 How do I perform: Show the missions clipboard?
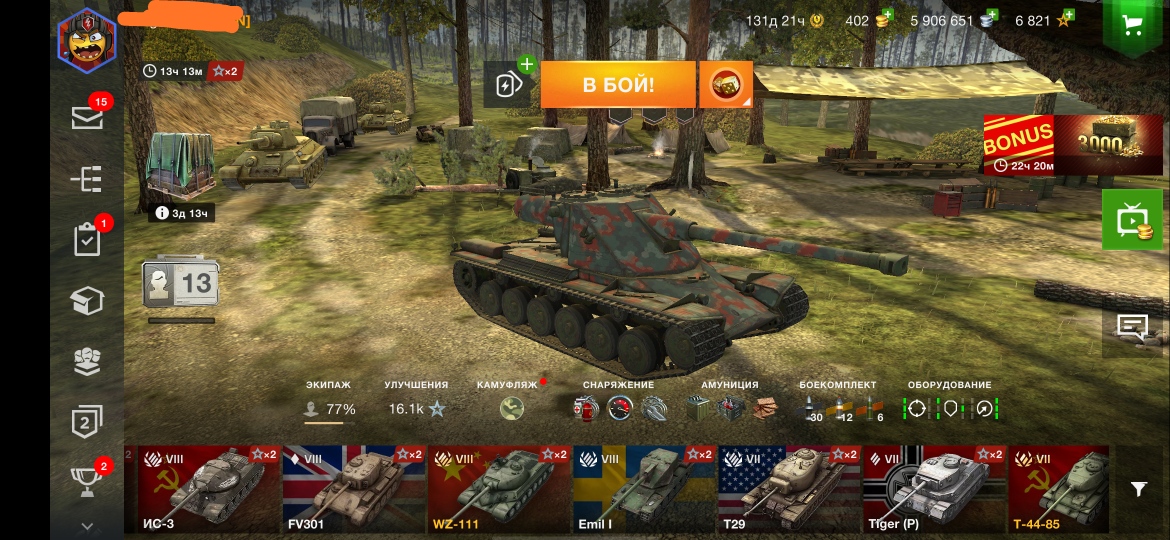[x=87, y=240]
